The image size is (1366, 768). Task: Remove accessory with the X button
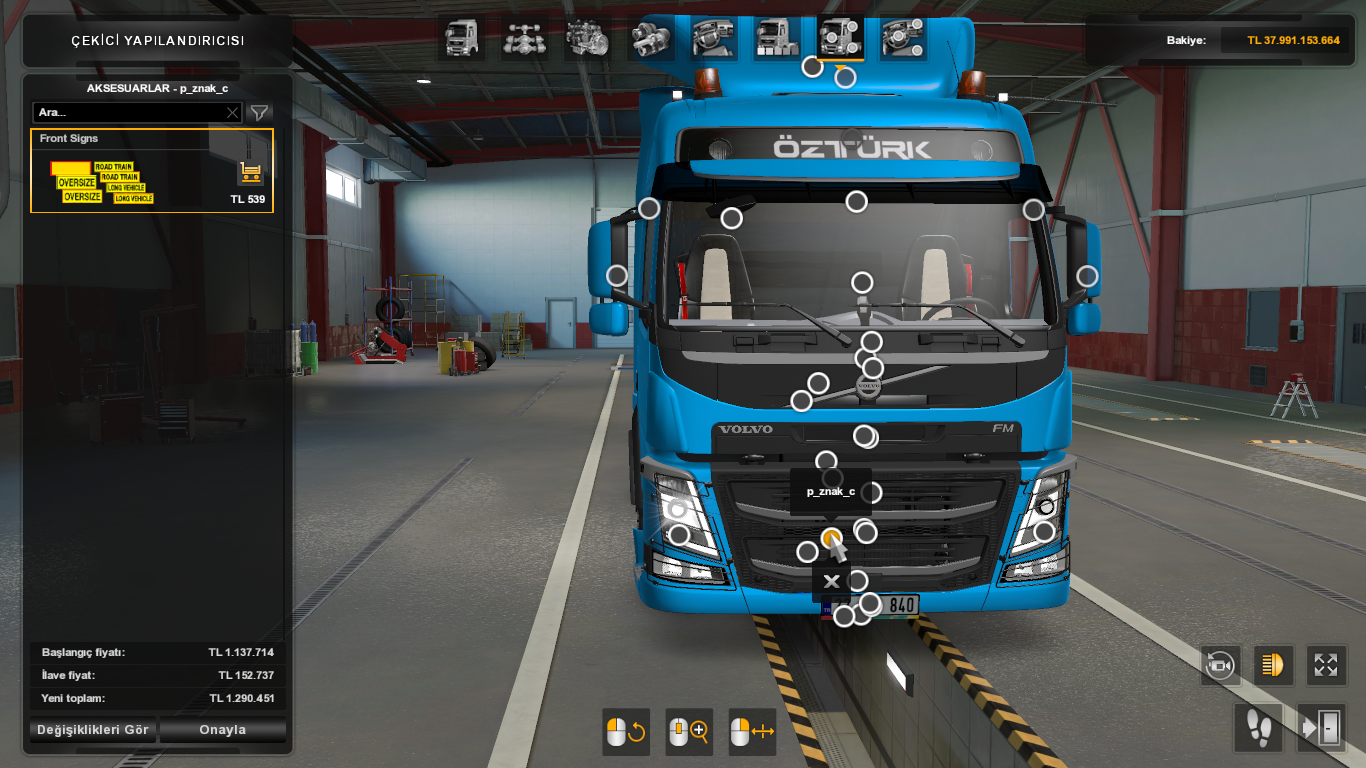click(x=831, y=581)
